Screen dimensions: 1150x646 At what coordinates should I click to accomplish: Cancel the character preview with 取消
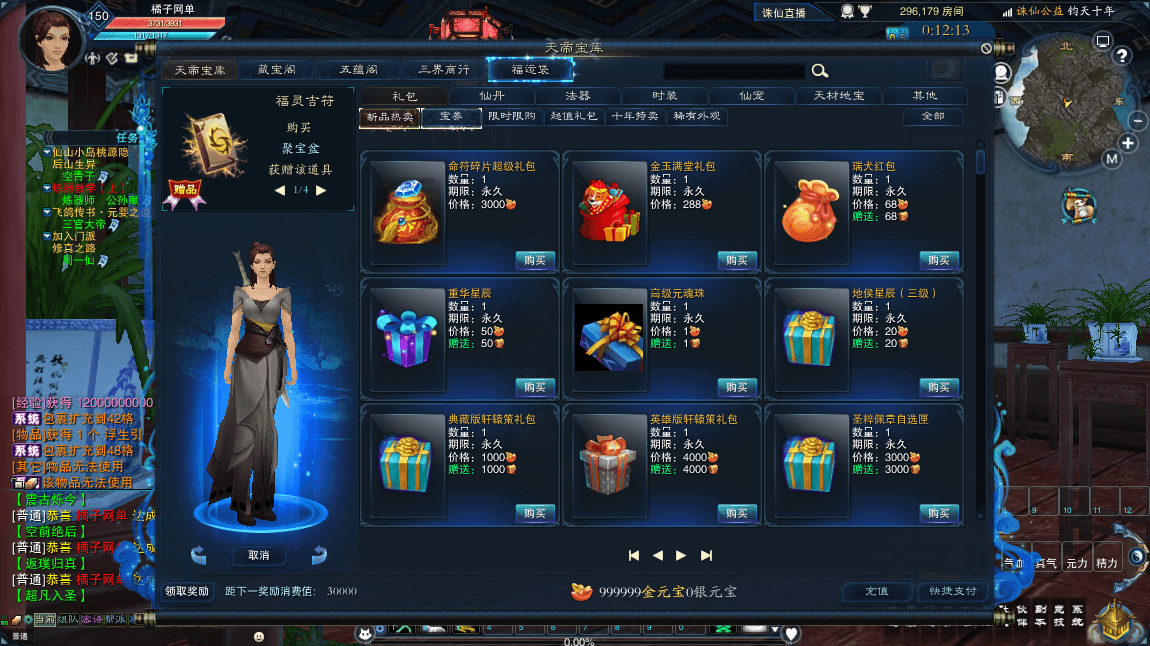click(259, 555)
